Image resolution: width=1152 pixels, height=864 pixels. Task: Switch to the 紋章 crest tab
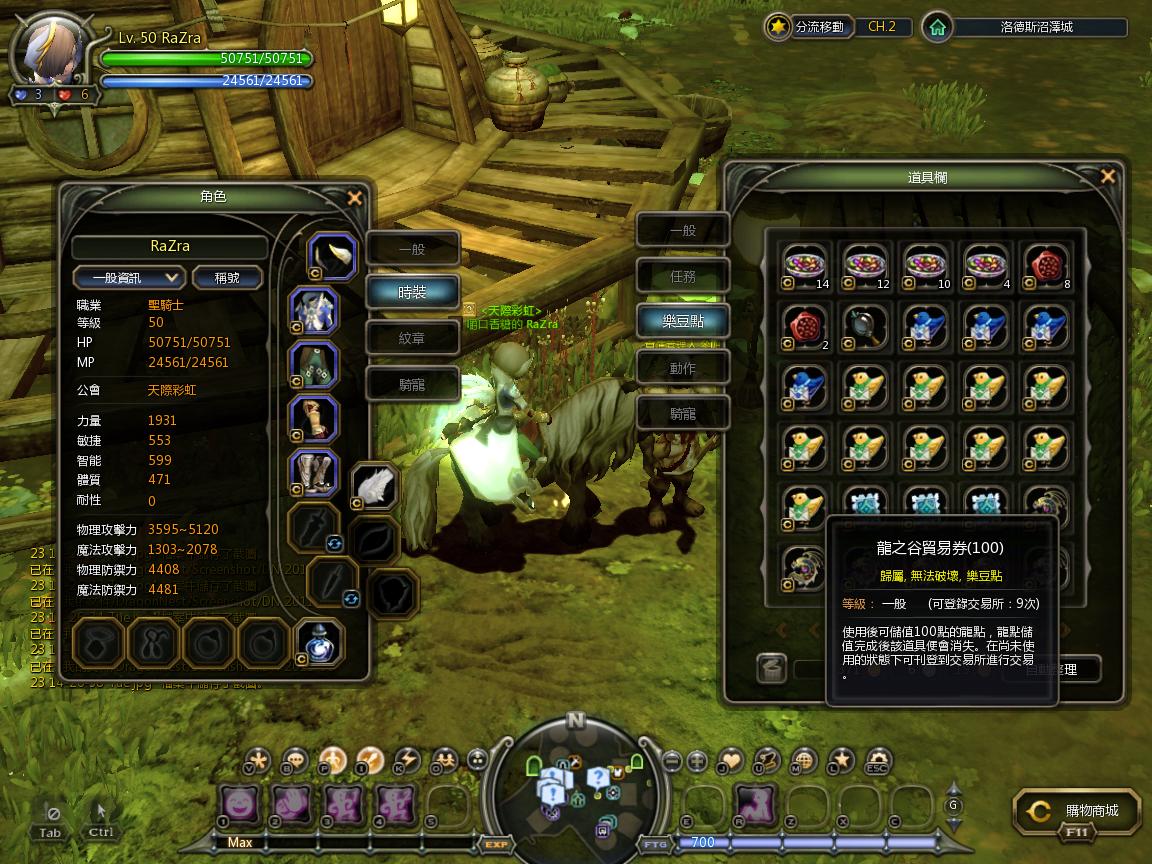click(412, 338)
